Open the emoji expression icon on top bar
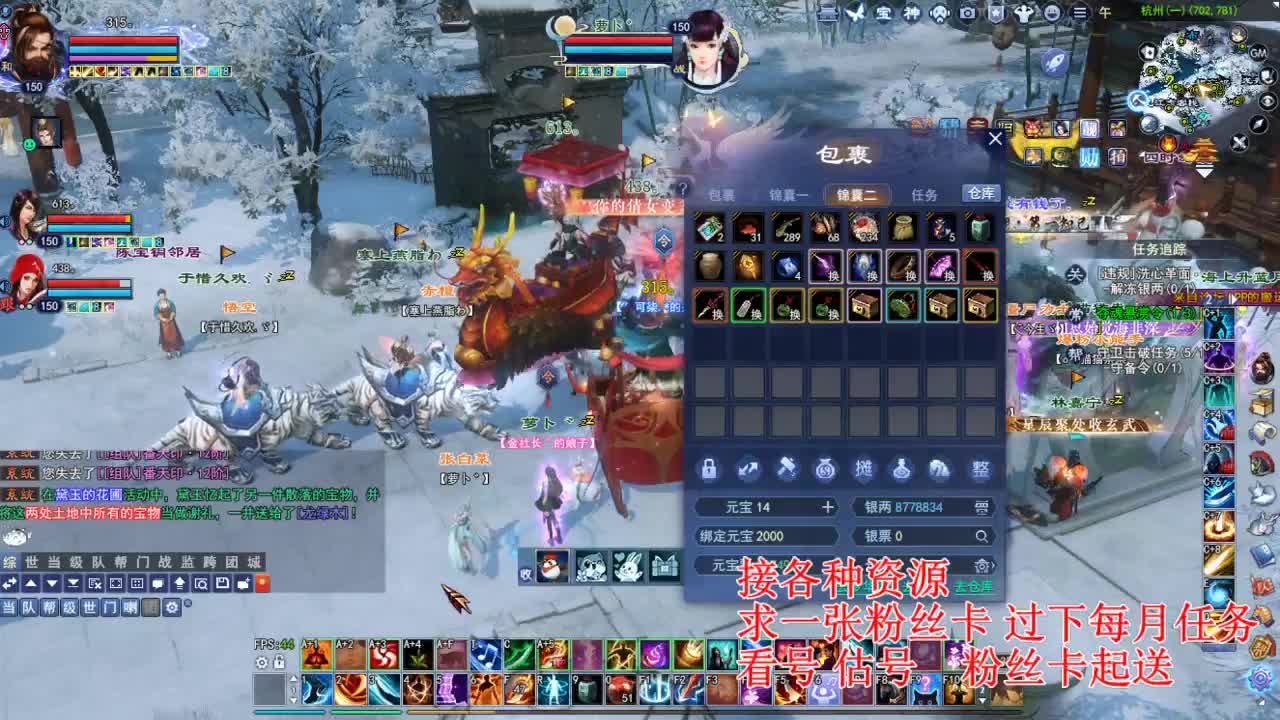The width and height of the screenshot is (1280, 720). (x=1051, y=13)
